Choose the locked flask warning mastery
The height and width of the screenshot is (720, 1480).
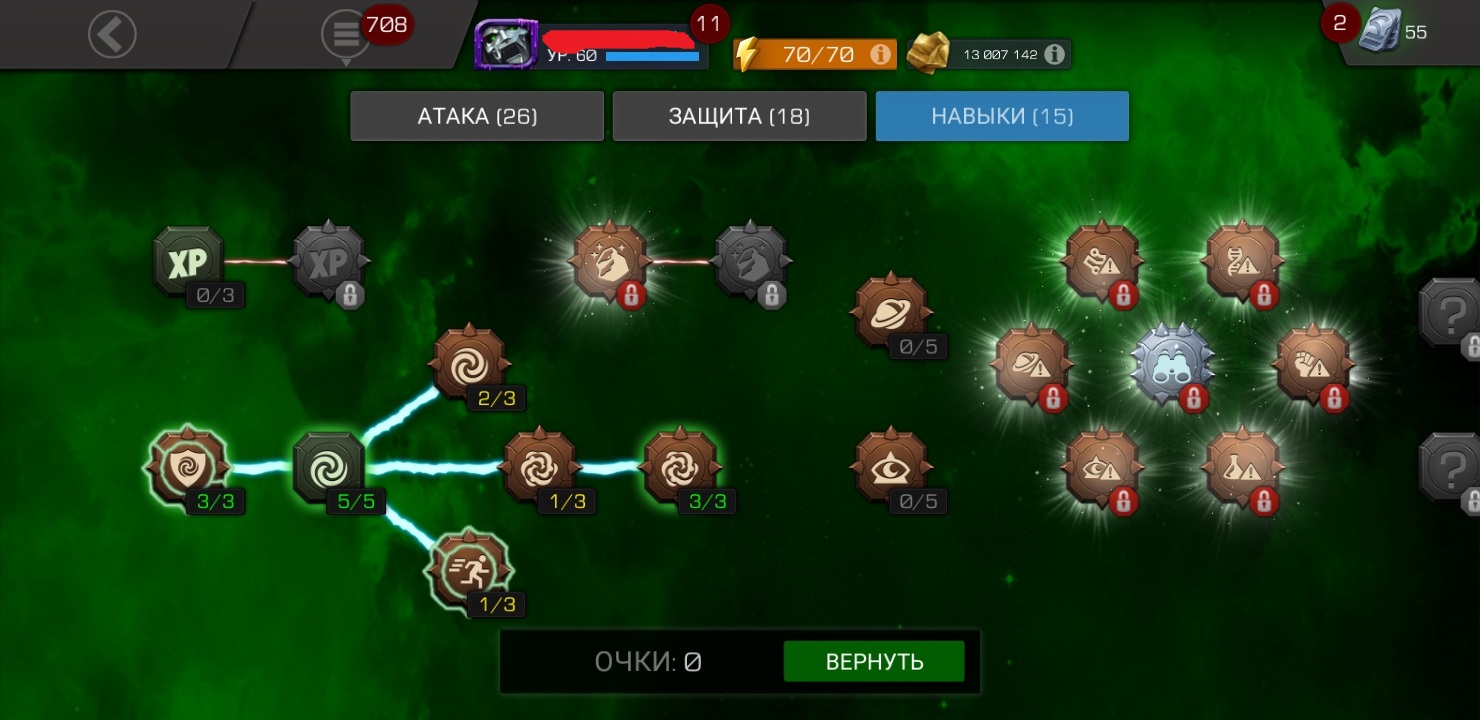[1243, 467]
